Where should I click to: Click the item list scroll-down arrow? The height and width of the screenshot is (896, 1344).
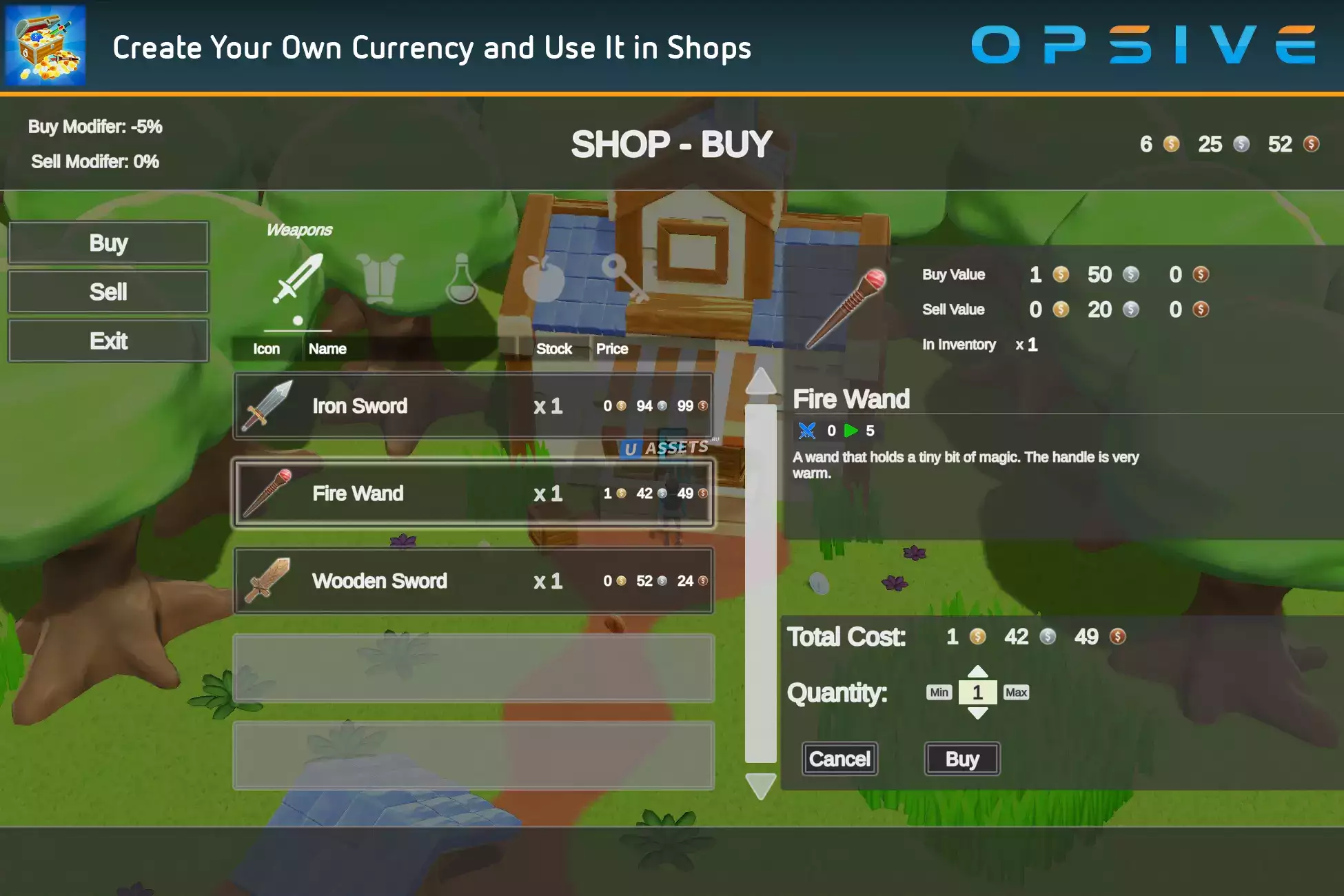pos(761,786)
